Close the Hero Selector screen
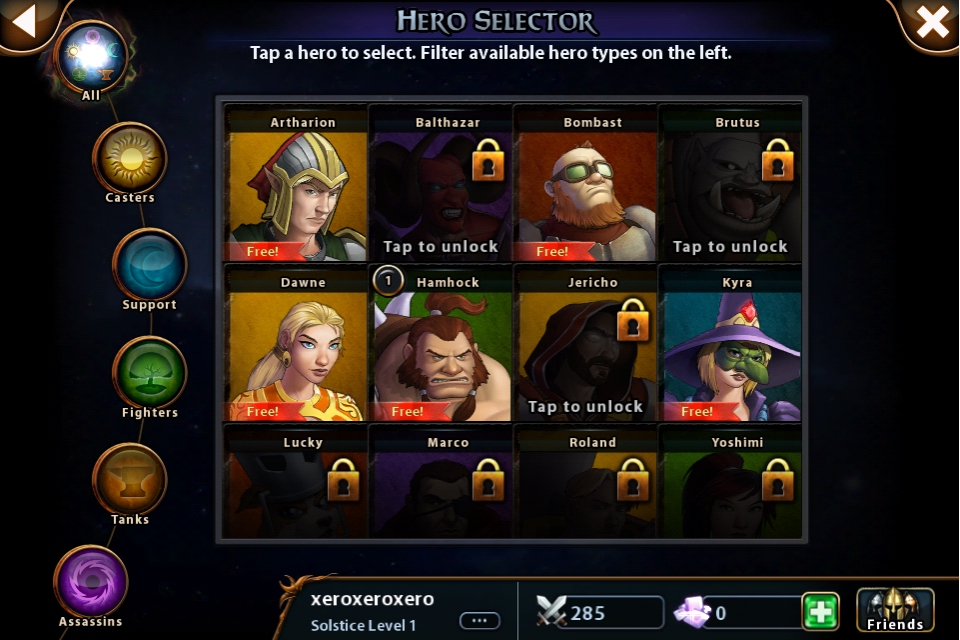The height and width of the screenshot is (640, 960). [x=932, y=22]
